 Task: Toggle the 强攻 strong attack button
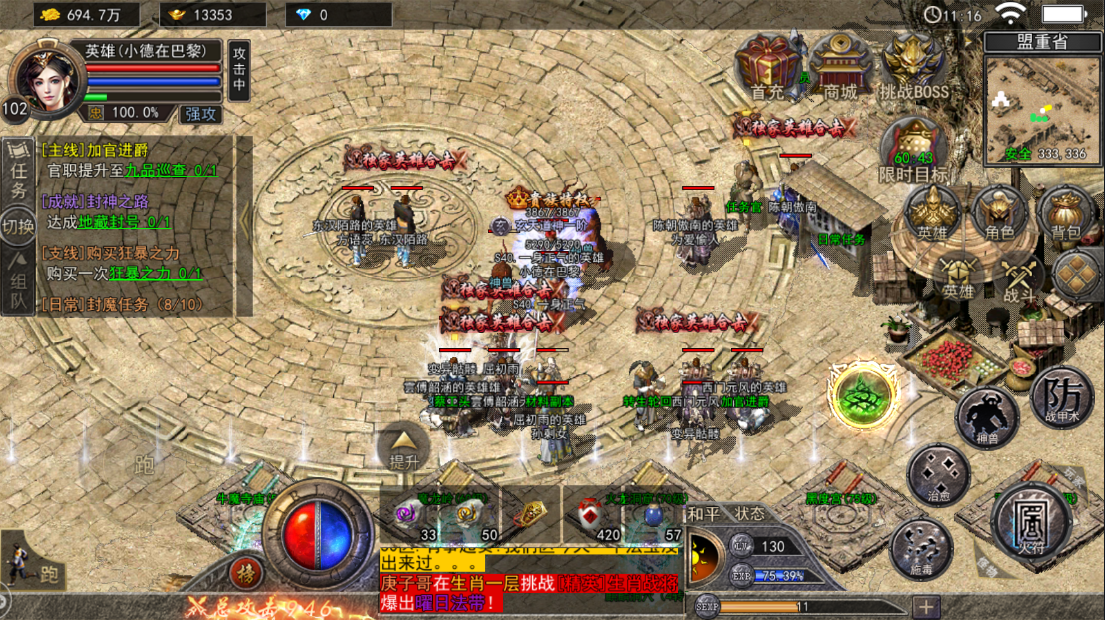tap(201, 113)
